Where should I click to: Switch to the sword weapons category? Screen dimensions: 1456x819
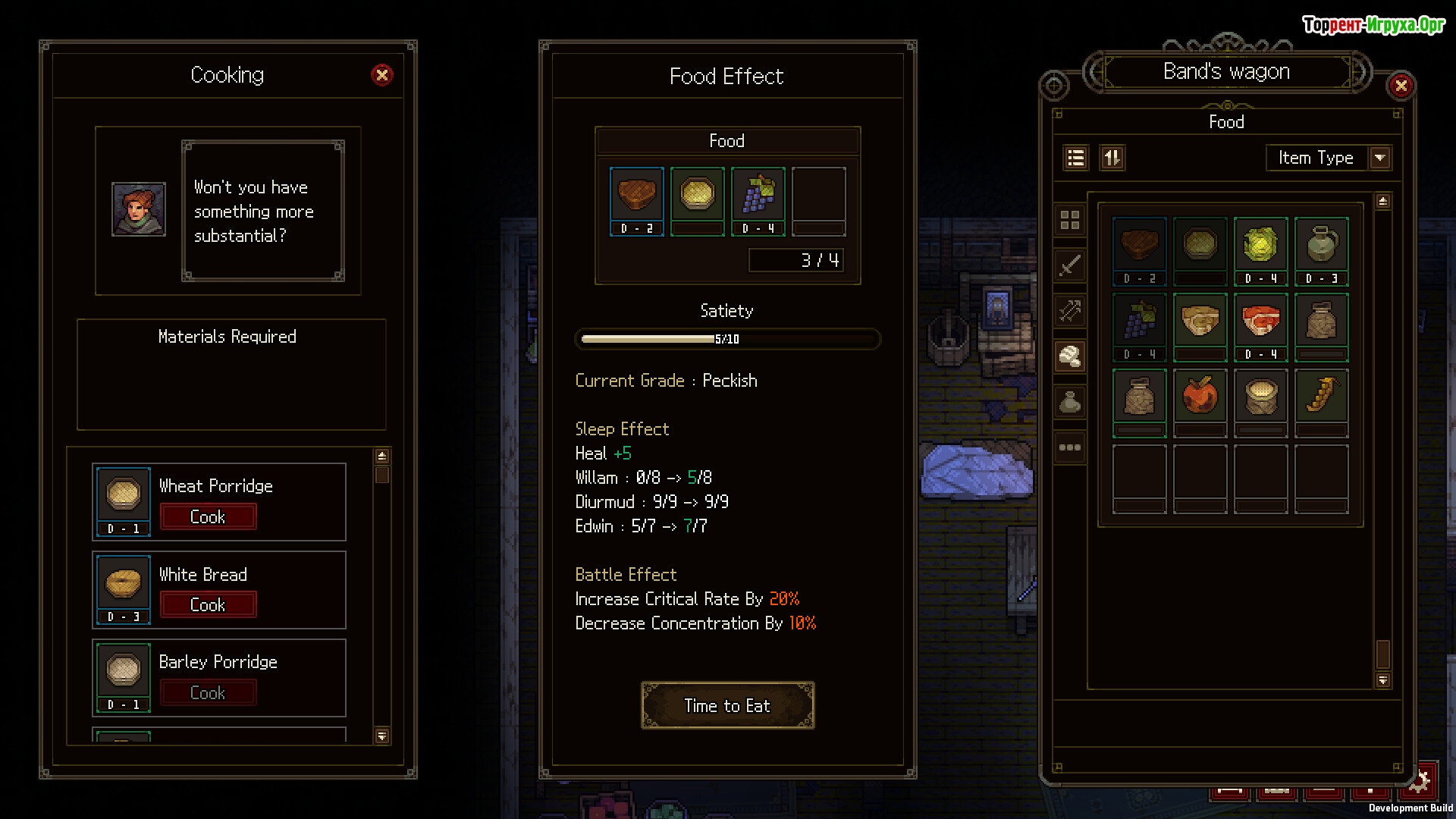1070,265
